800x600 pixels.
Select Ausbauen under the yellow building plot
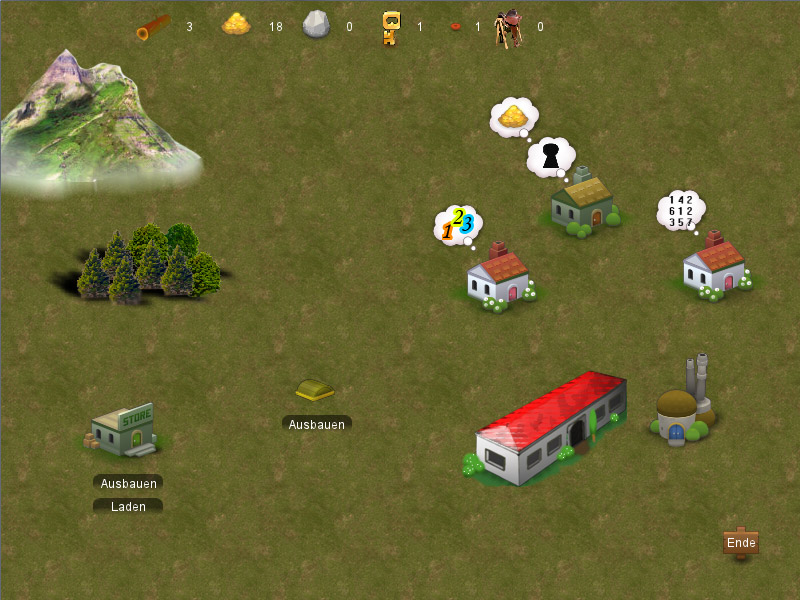coord(317,424)
